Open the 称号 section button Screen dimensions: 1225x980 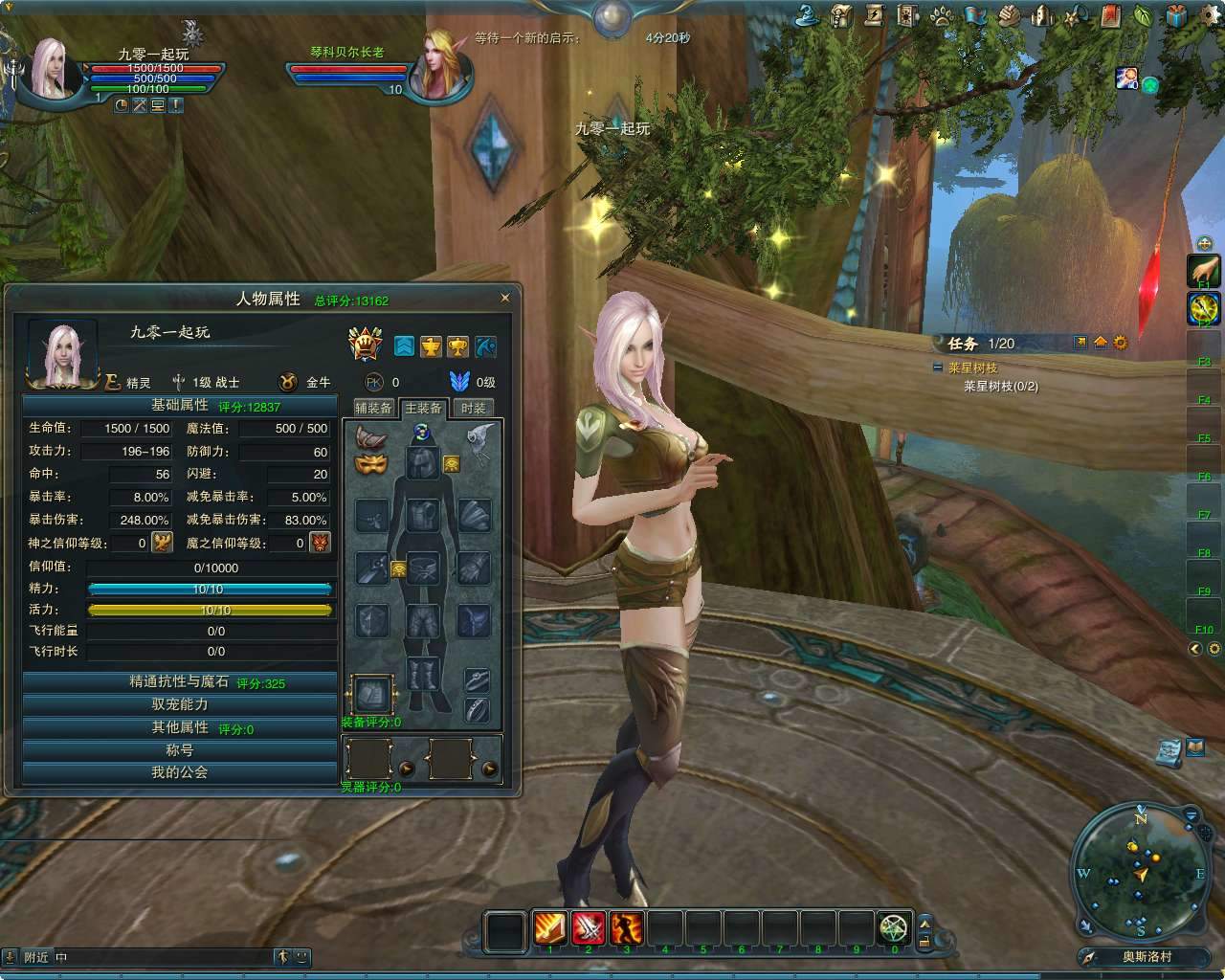178,750
